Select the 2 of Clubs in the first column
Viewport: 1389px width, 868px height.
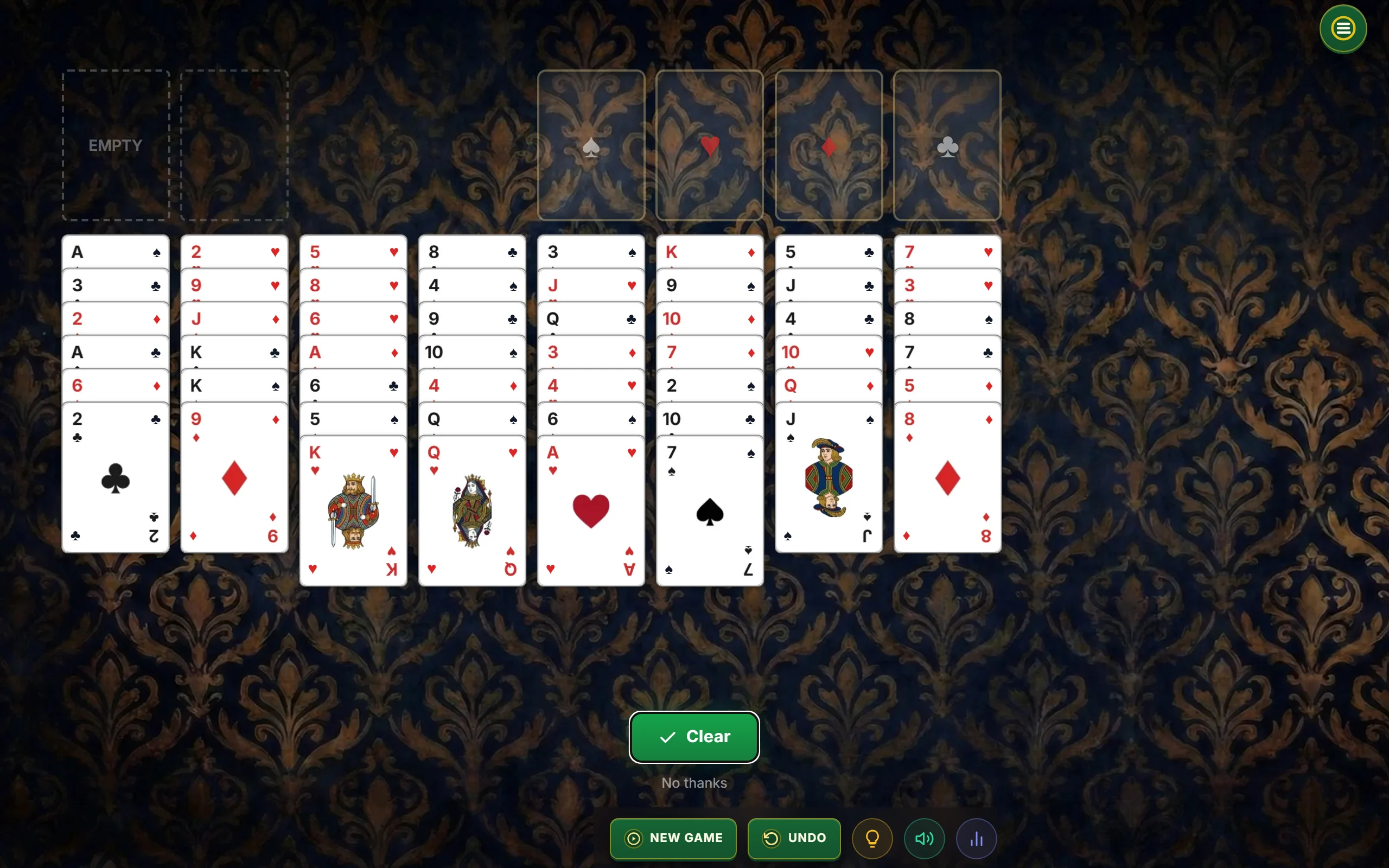pos(116,476)
